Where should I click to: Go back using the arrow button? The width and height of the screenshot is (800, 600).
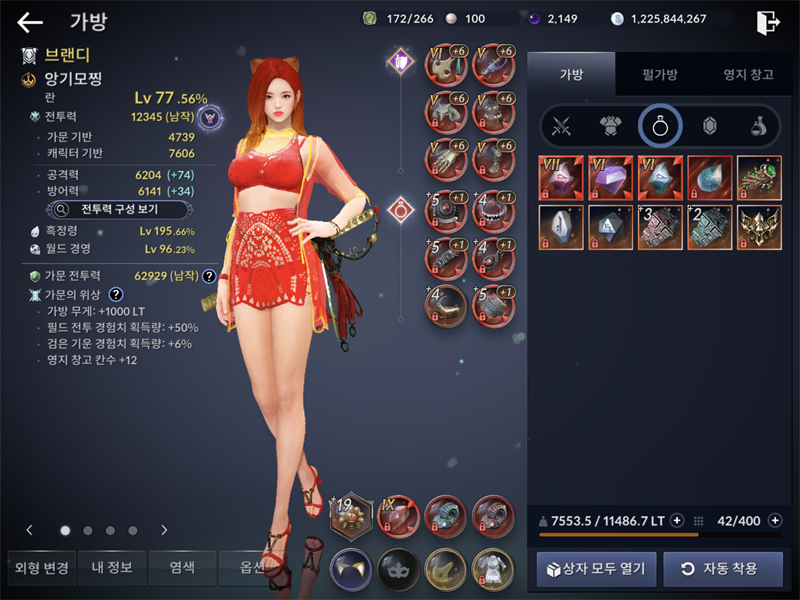[x=30, y=22]
